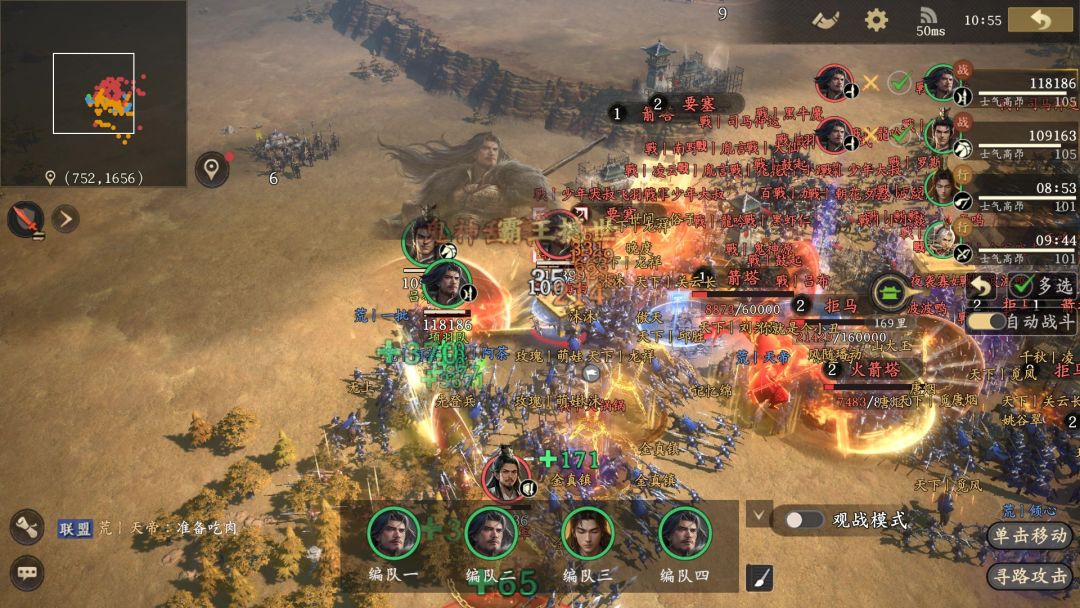Open the settings gear icon
Viewport: 1080px width, 608px height.
coord(876,20)
